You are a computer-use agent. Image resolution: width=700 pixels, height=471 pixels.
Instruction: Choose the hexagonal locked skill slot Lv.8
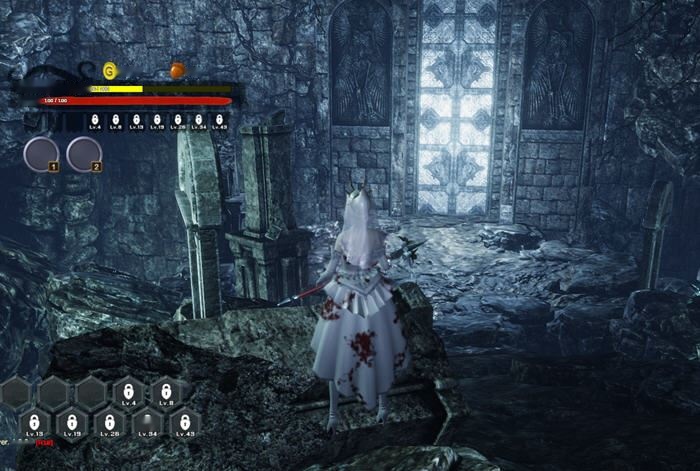click(166, 392)
